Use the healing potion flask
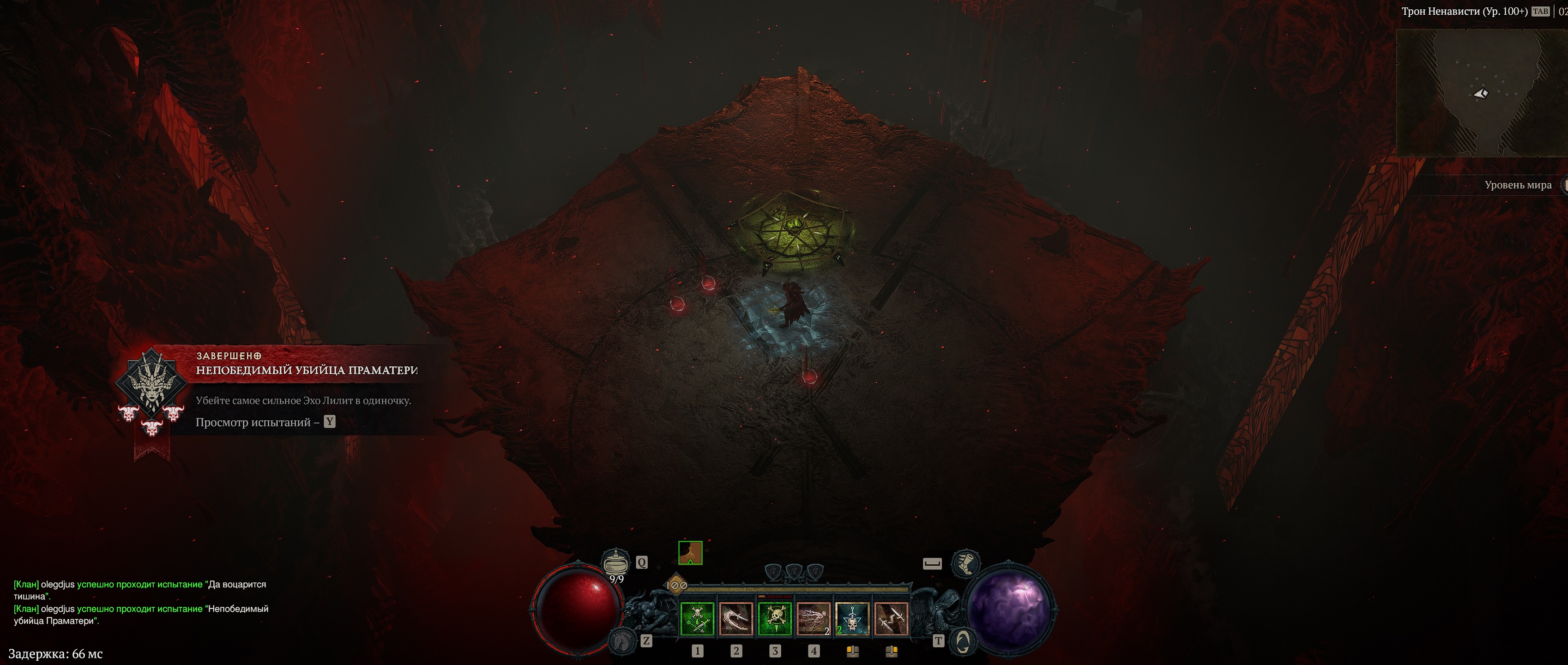1568x665 pixels. tap(615, 561)
